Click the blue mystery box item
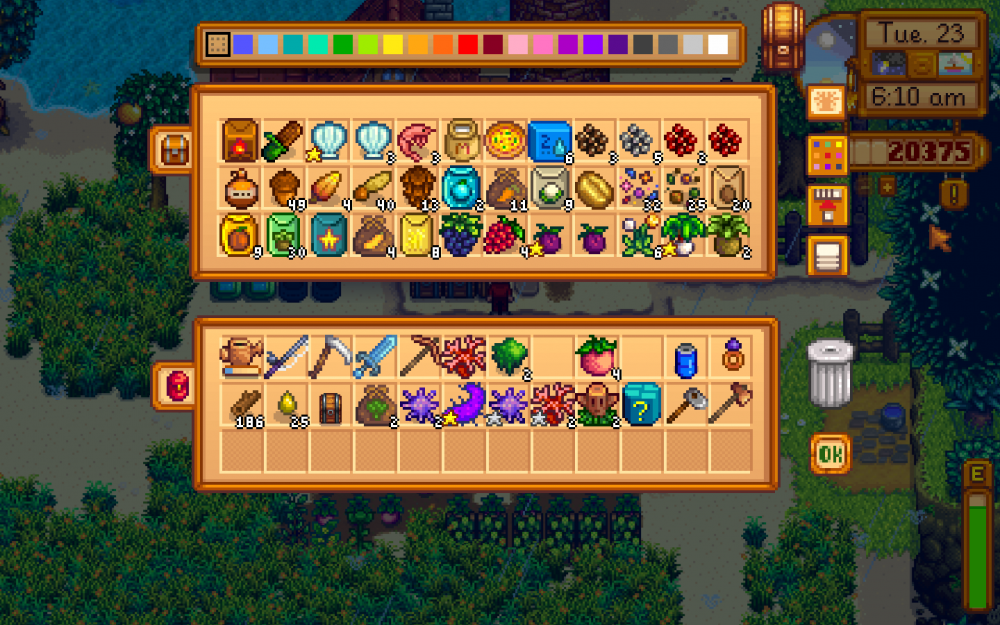The width and height of the screenshot is (1000, 625). [x=640, y=405]
